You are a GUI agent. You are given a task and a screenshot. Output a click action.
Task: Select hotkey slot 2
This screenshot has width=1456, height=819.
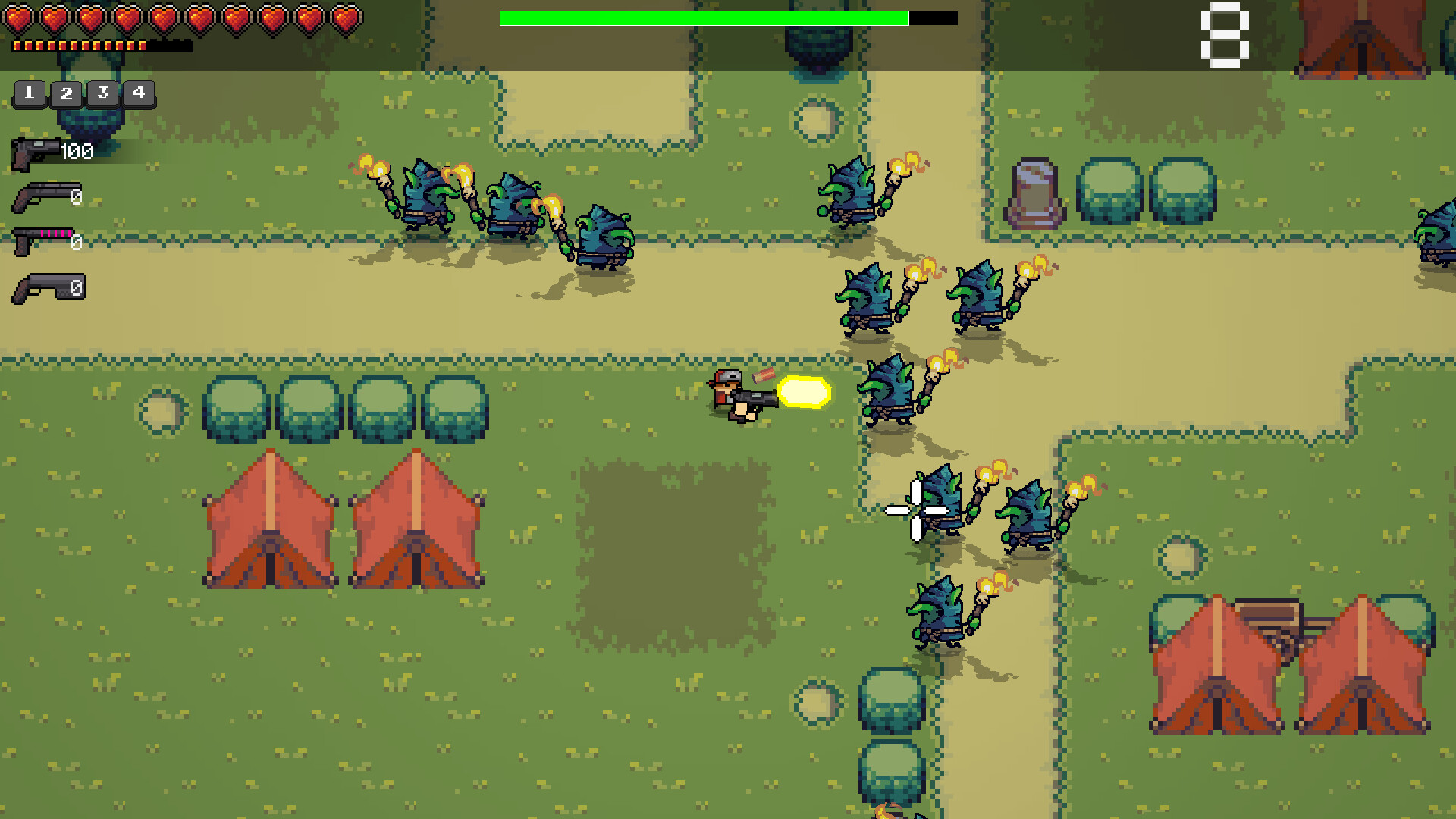[x=67, y=94]
